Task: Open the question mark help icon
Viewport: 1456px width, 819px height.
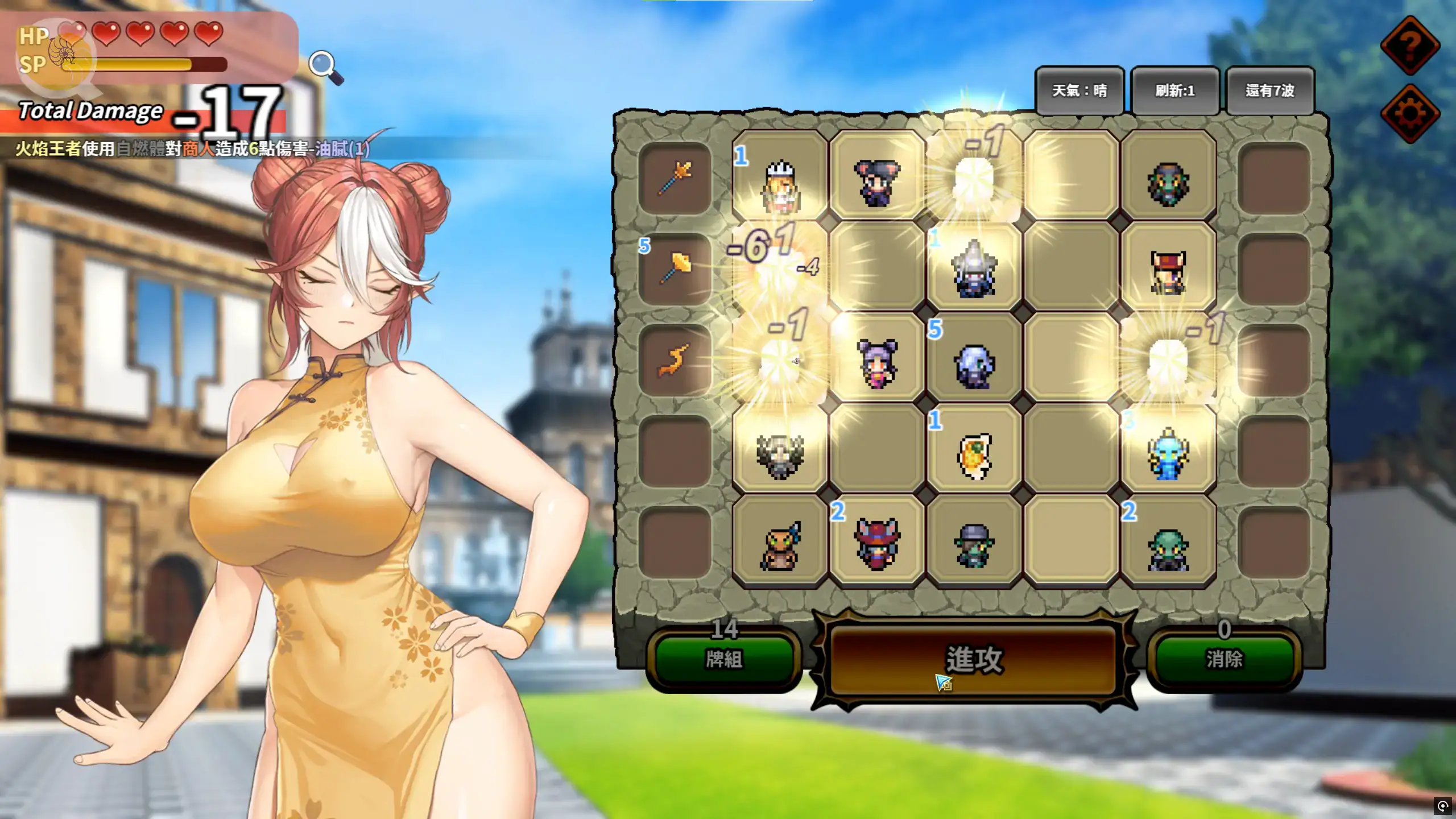Action: tap(1410, 45)
